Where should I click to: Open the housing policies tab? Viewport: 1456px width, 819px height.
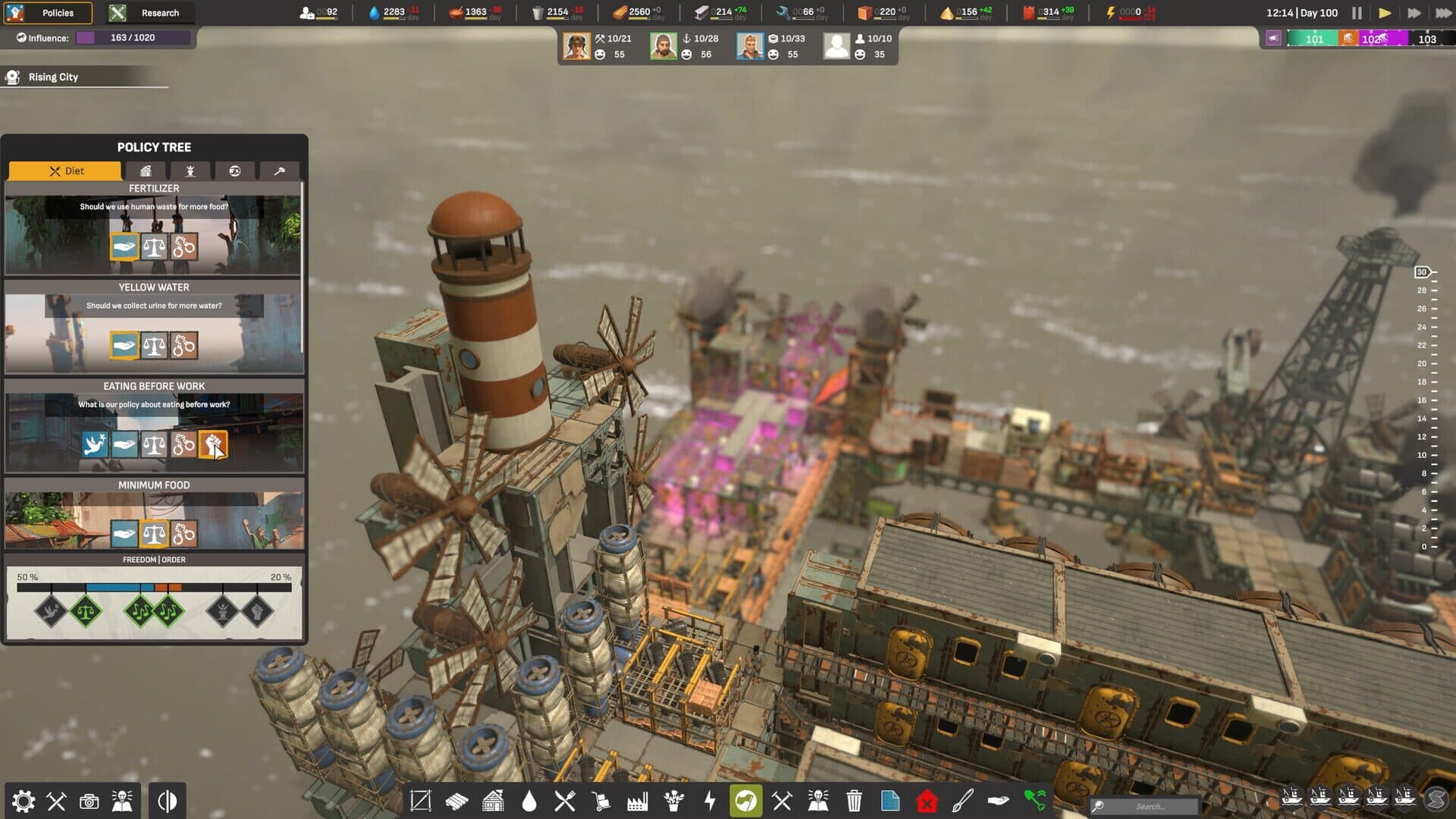pos(145,171)
